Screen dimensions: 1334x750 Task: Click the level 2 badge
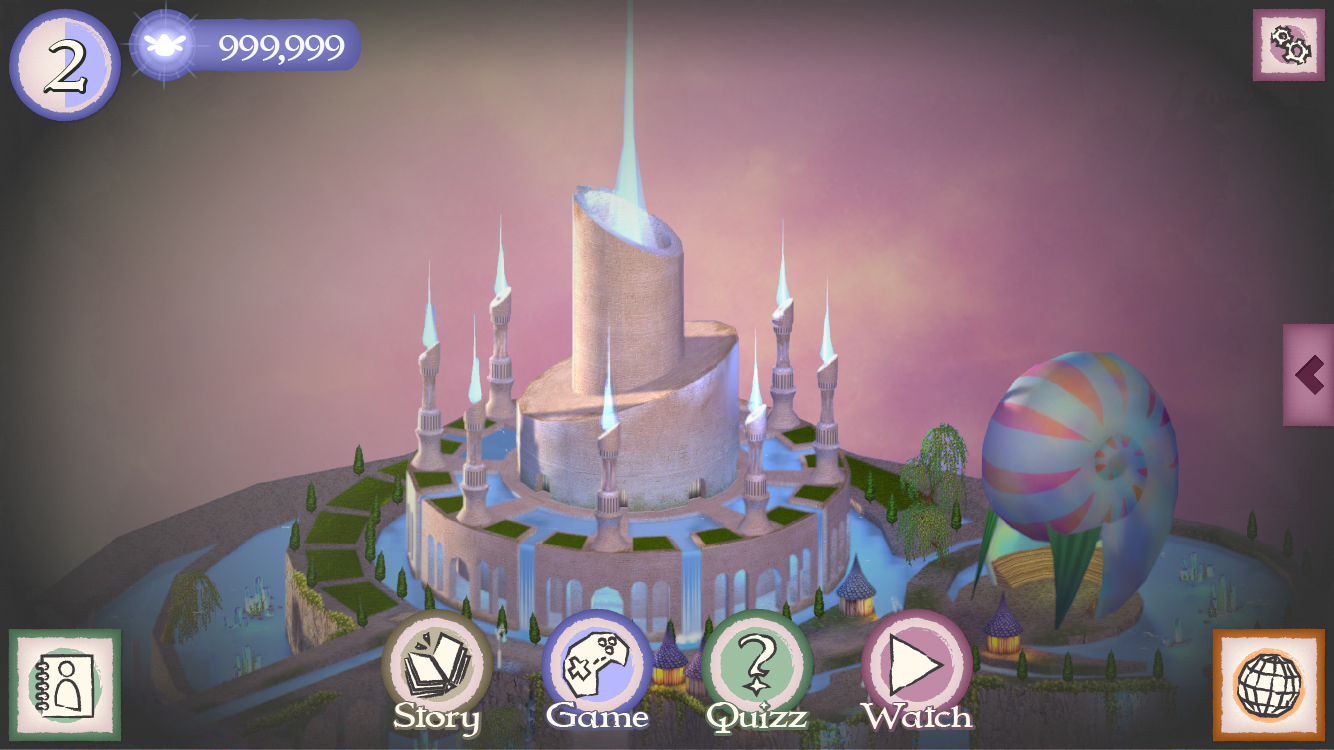click(65, 65)
